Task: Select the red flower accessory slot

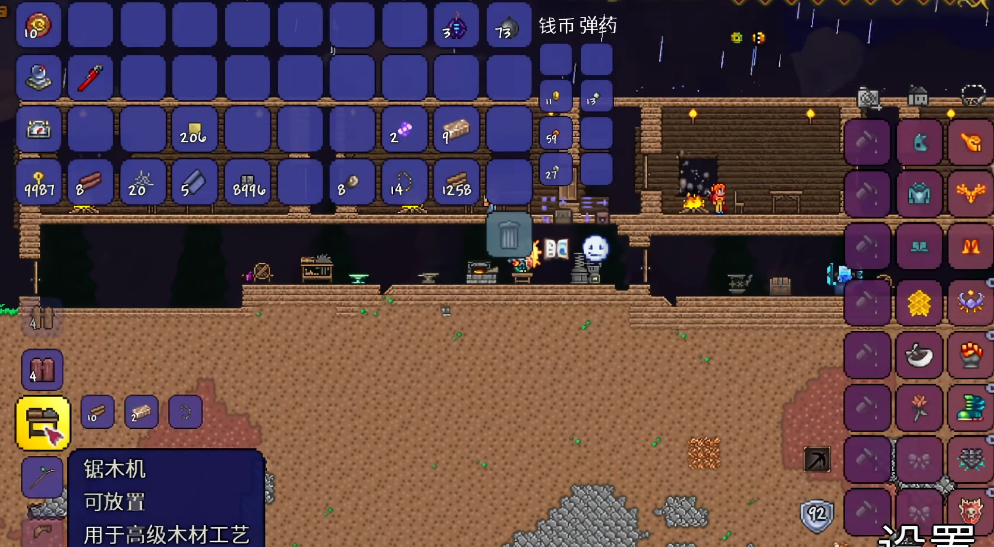Action: click(x=919, y=407)
